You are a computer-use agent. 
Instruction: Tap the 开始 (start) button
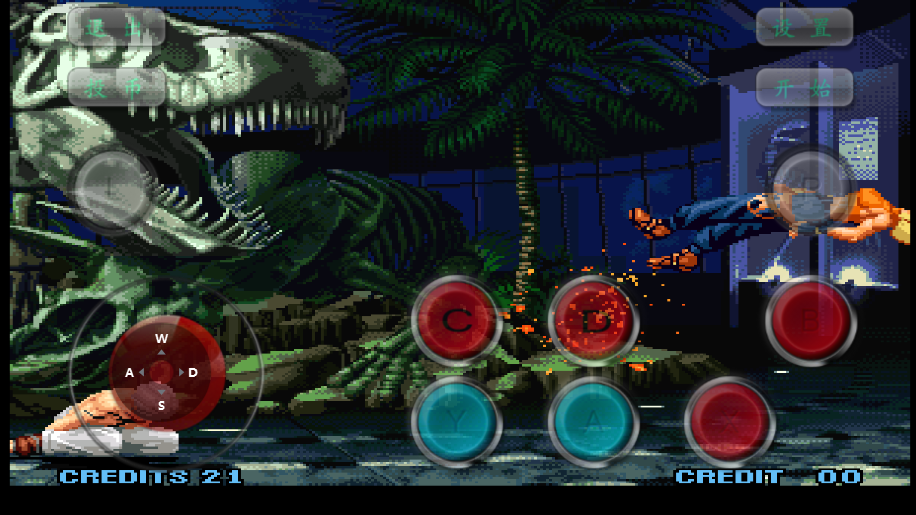pos(804,87)
